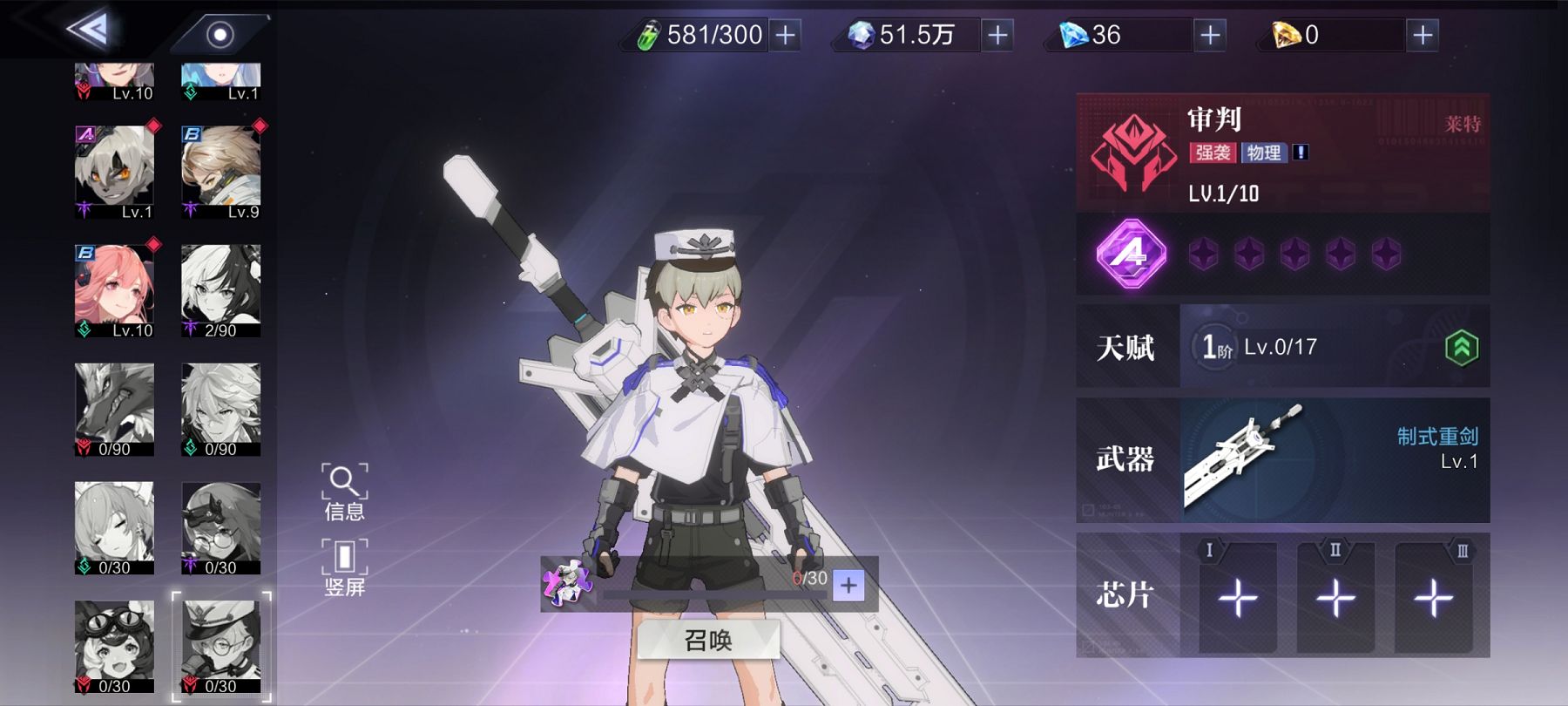
Task: Choose the white-haired A-rank Lv.1 character
Action: point(114,172)
